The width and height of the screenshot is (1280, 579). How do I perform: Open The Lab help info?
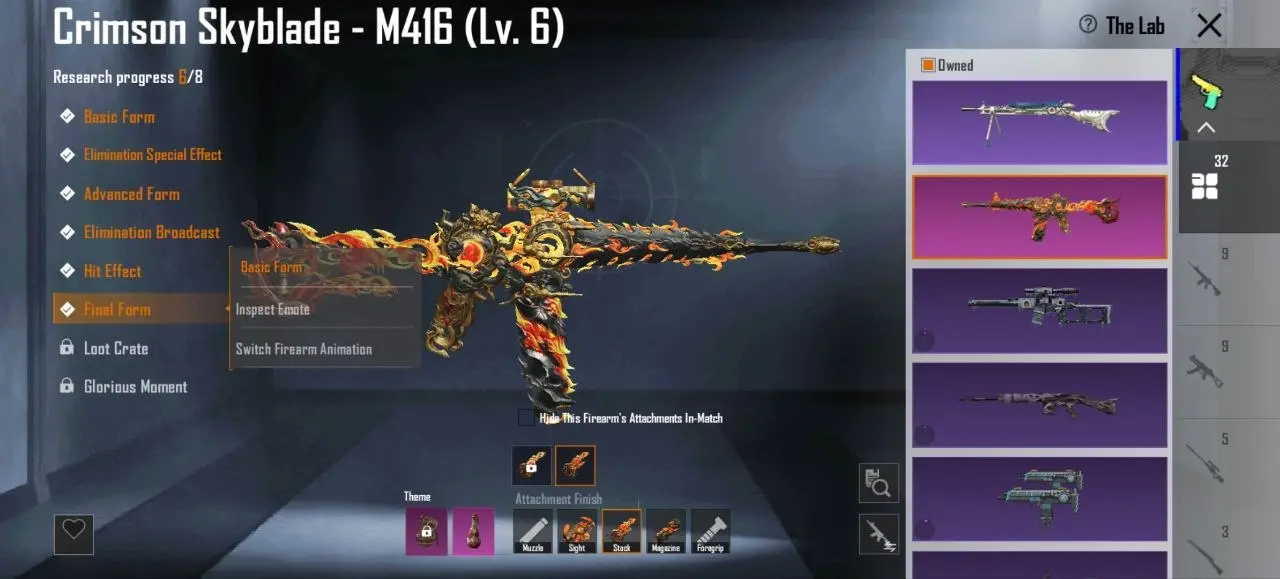(x=1088, y=25)
